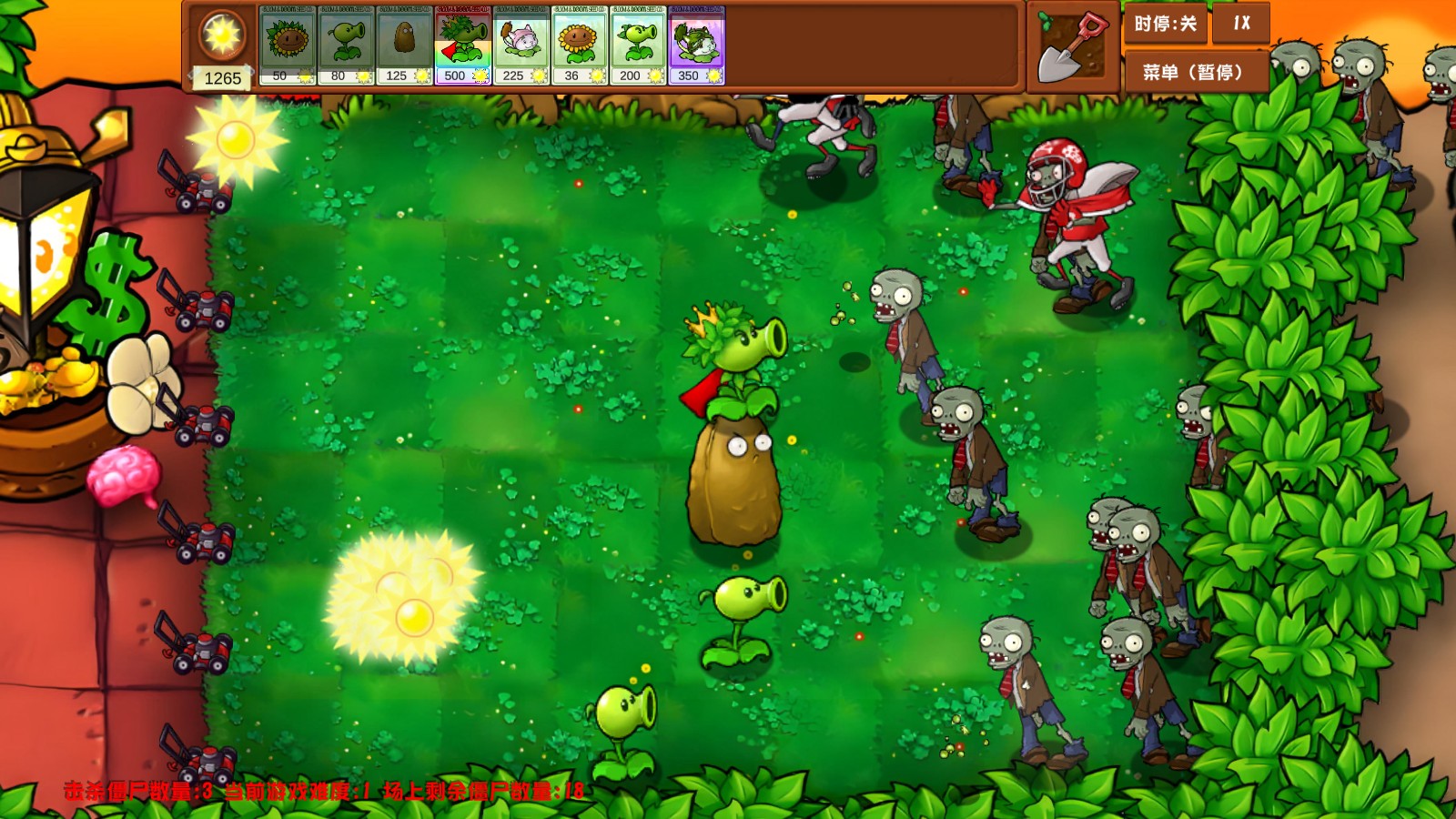This screenshot has height=819, width=1456.
Task: Select the Sunflower seed packet costing 50
Action: click(x=285, y=45)
